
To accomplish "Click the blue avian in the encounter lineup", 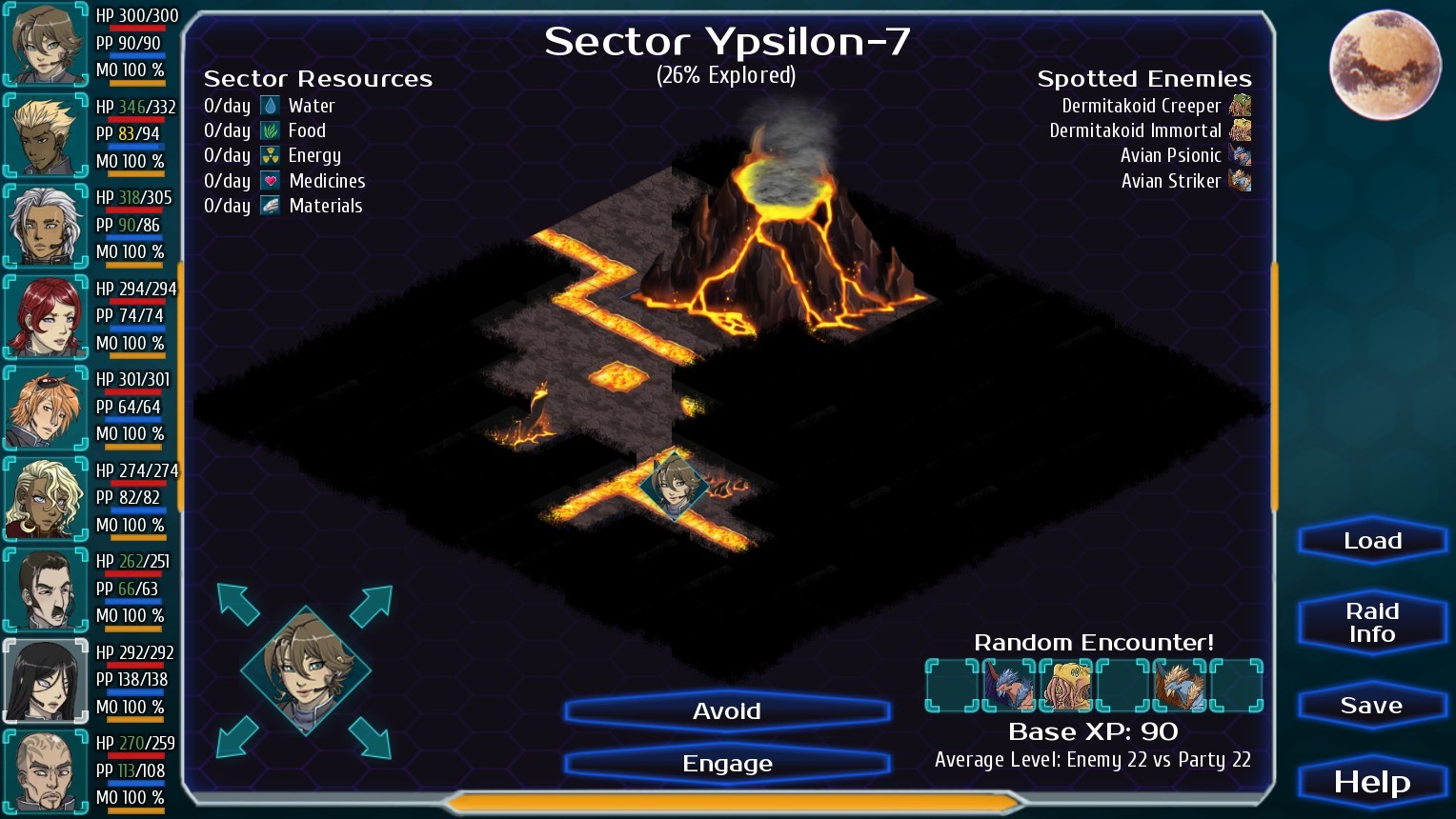I will tap(1009, 686).
